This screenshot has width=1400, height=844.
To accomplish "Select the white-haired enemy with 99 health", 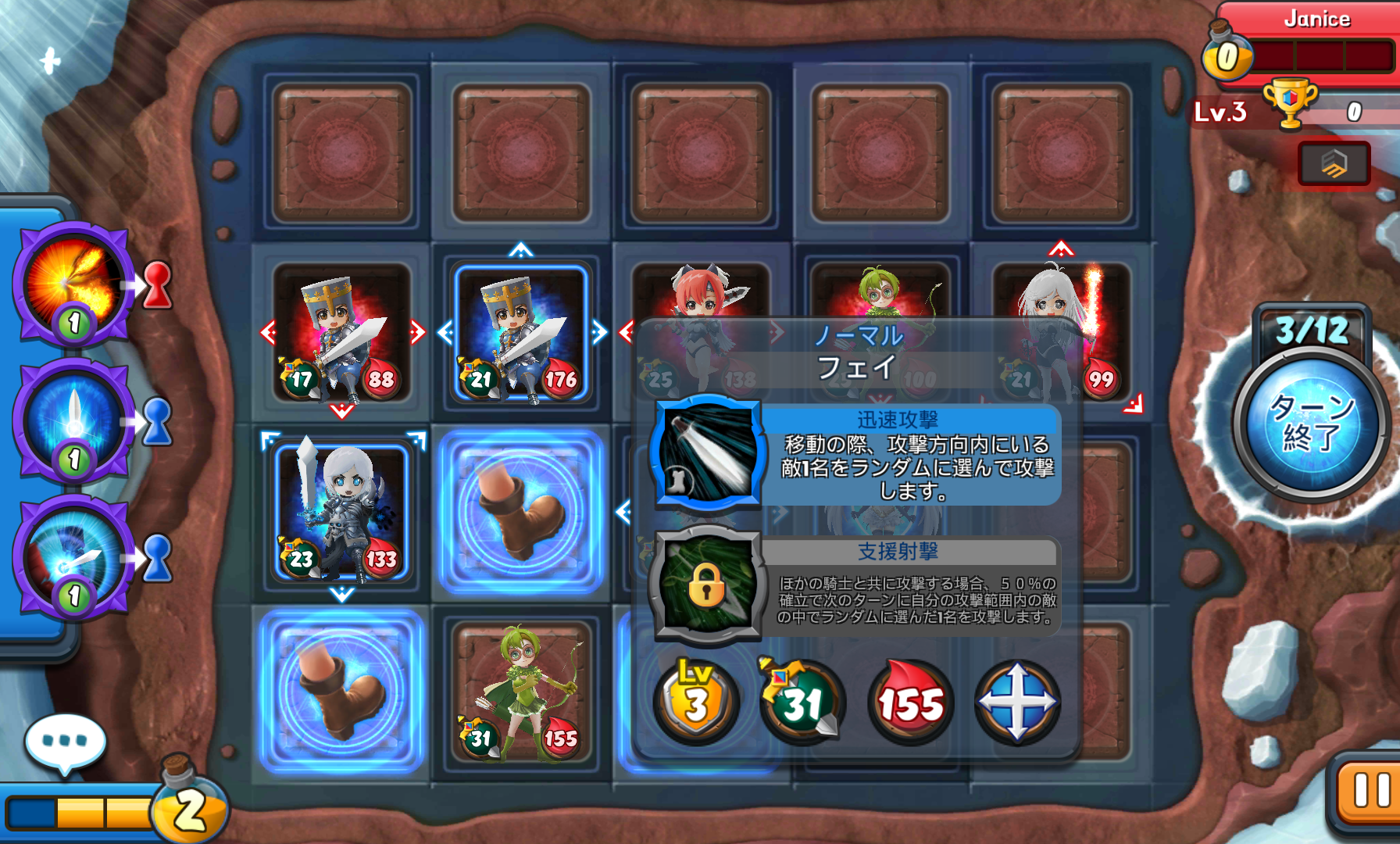I will [1061, 332].
